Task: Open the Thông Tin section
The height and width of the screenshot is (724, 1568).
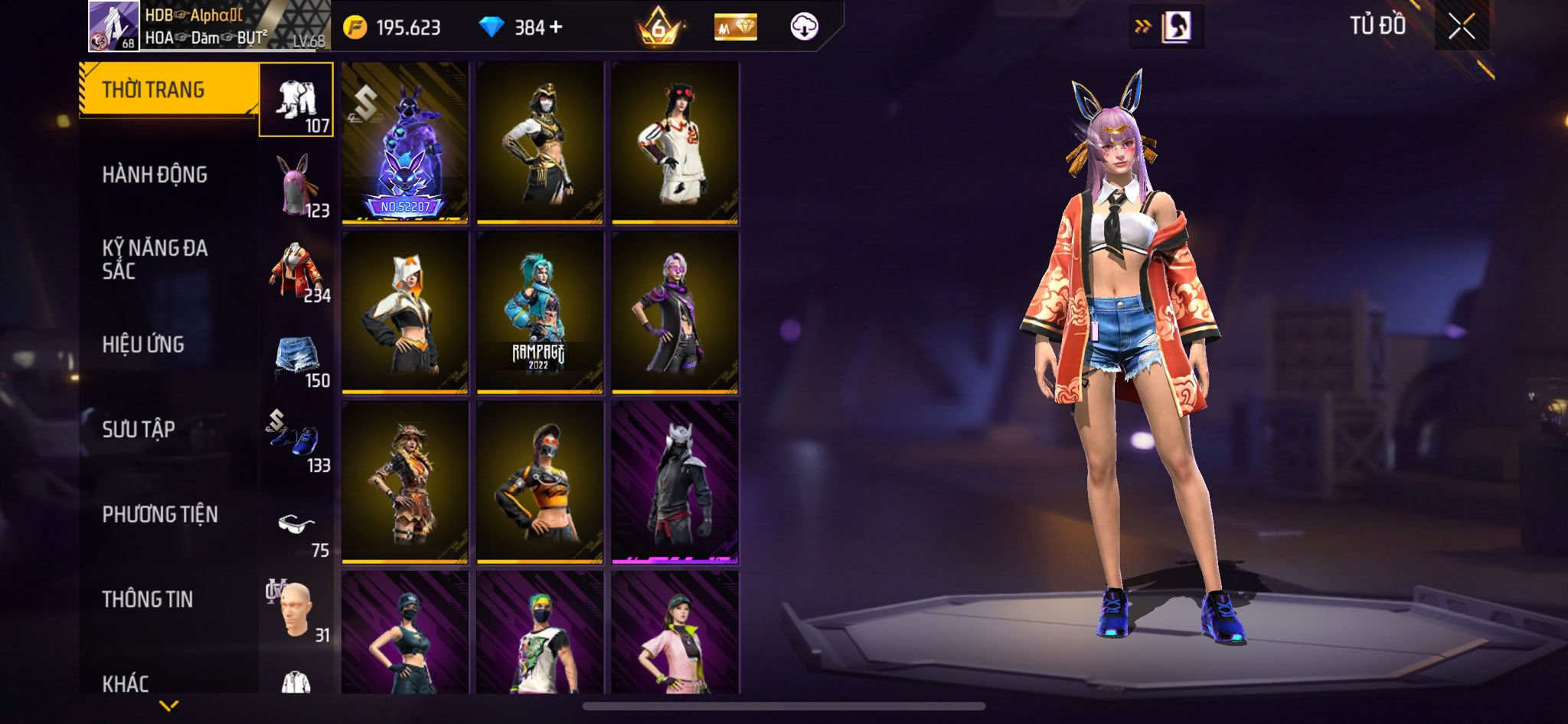Action: click(x=148, y=599)
